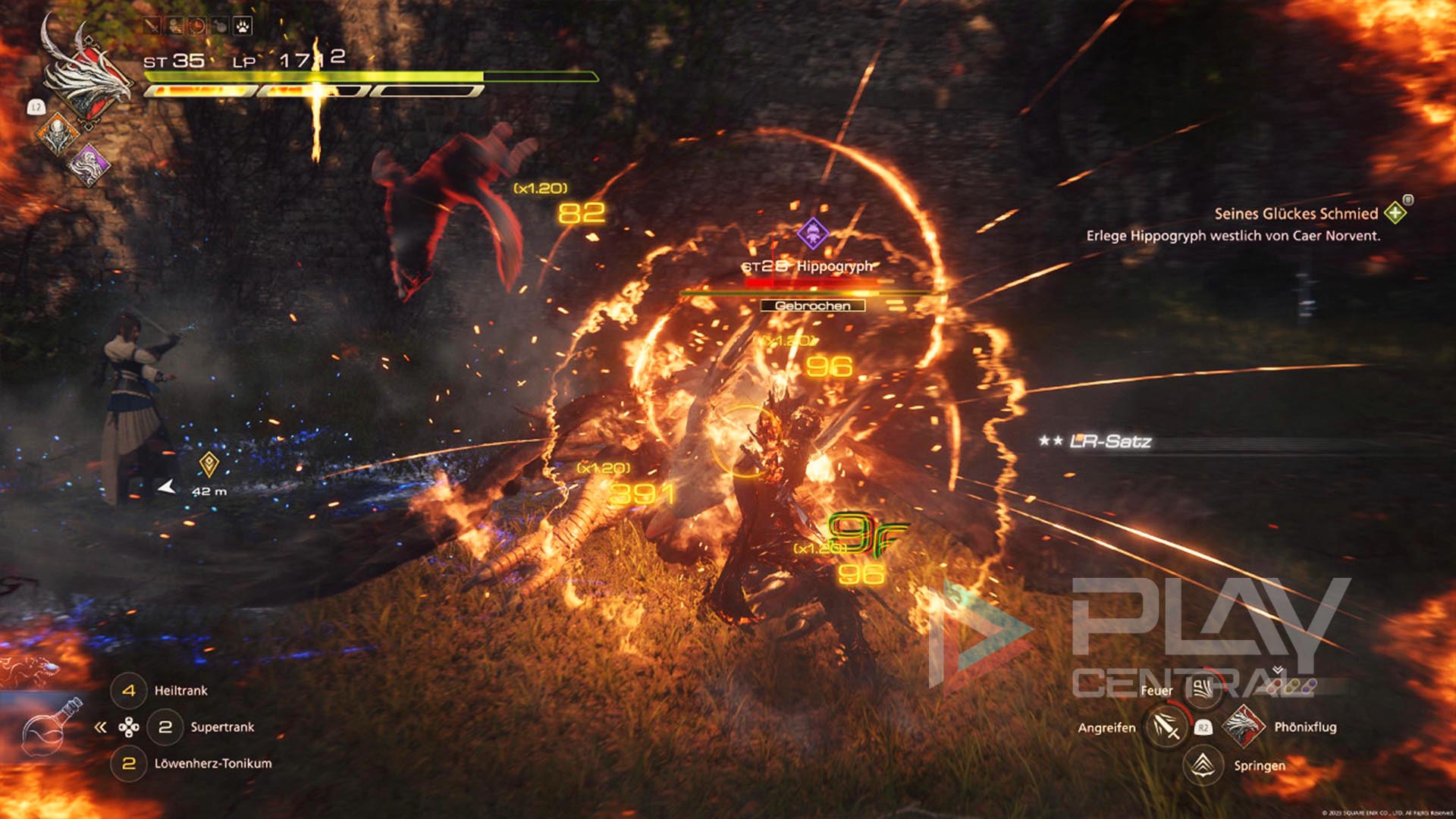Click the green quest marker icon

coord(1395,213)
